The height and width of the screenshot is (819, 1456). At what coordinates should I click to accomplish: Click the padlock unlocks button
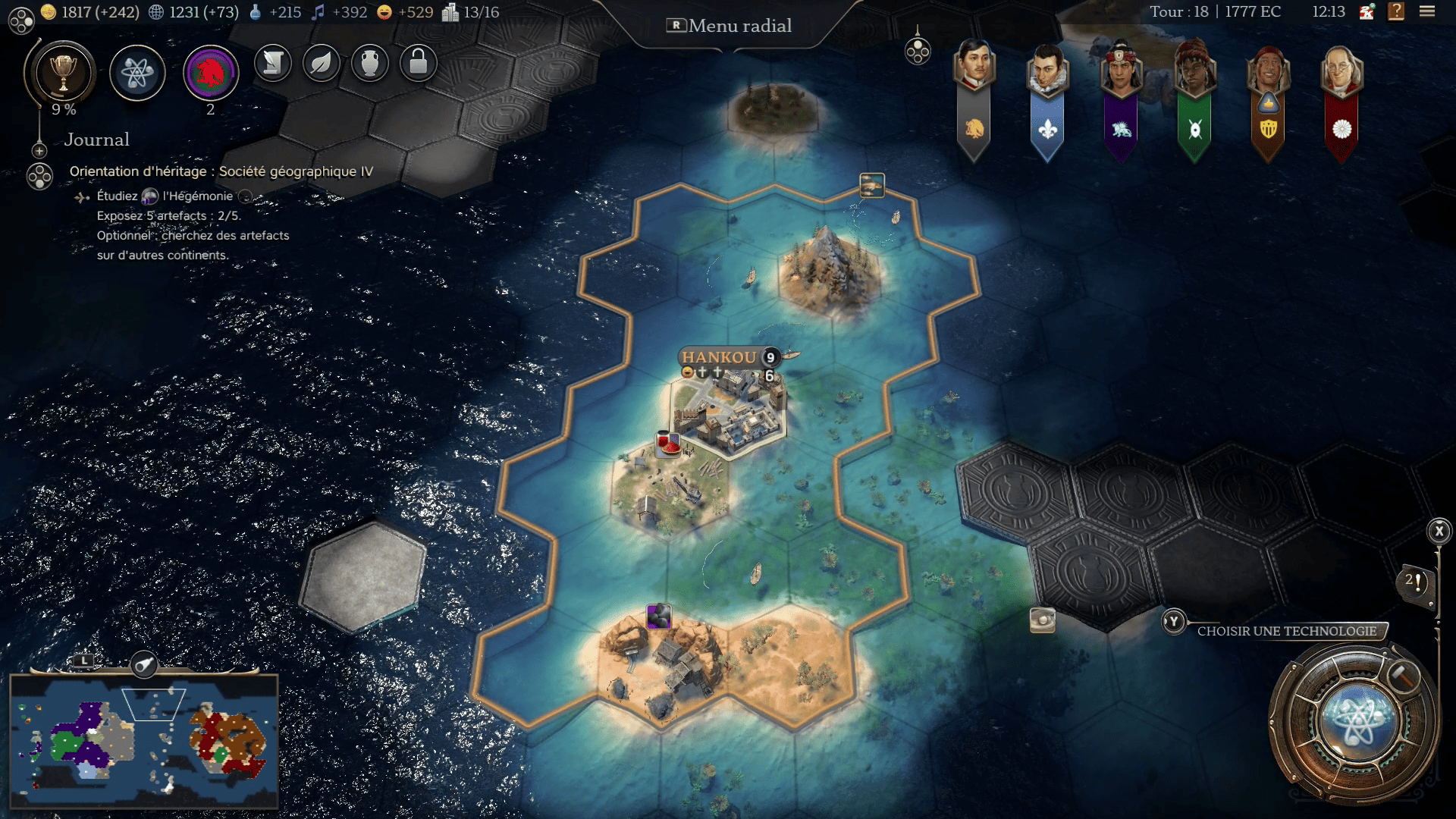418,63
